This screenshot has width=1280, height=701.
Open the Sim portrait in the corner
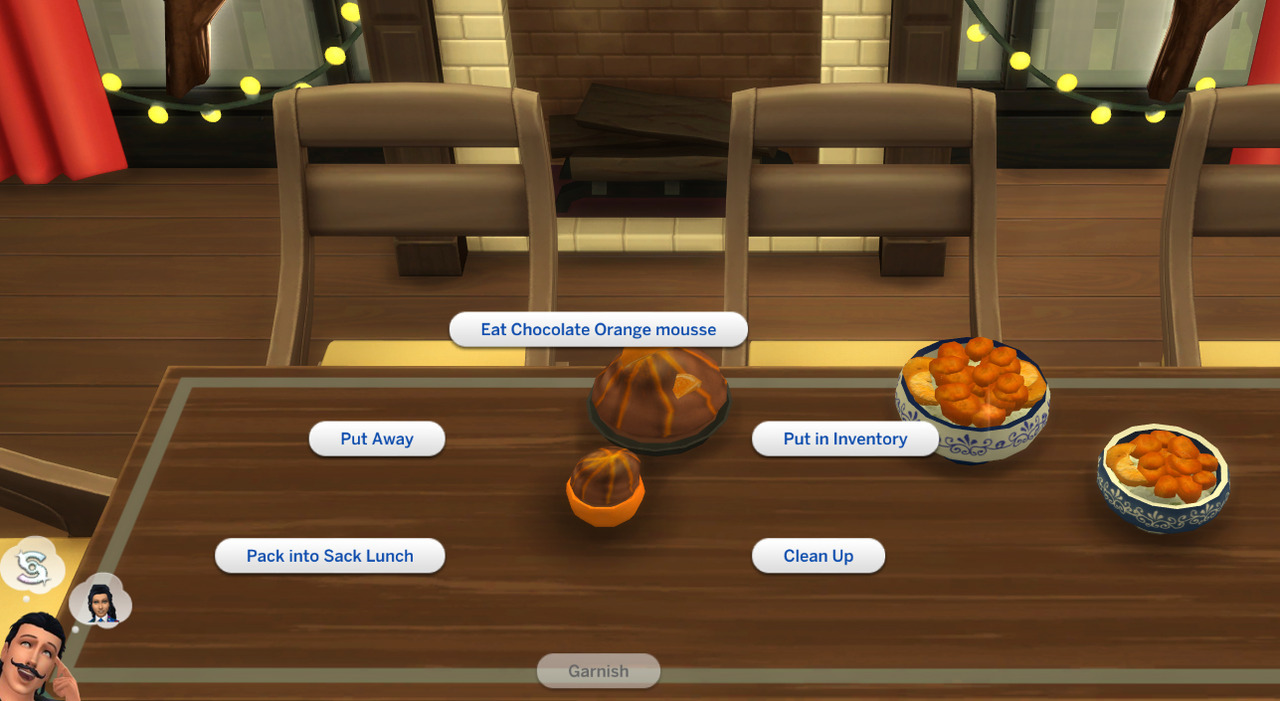tap(35, 660)
